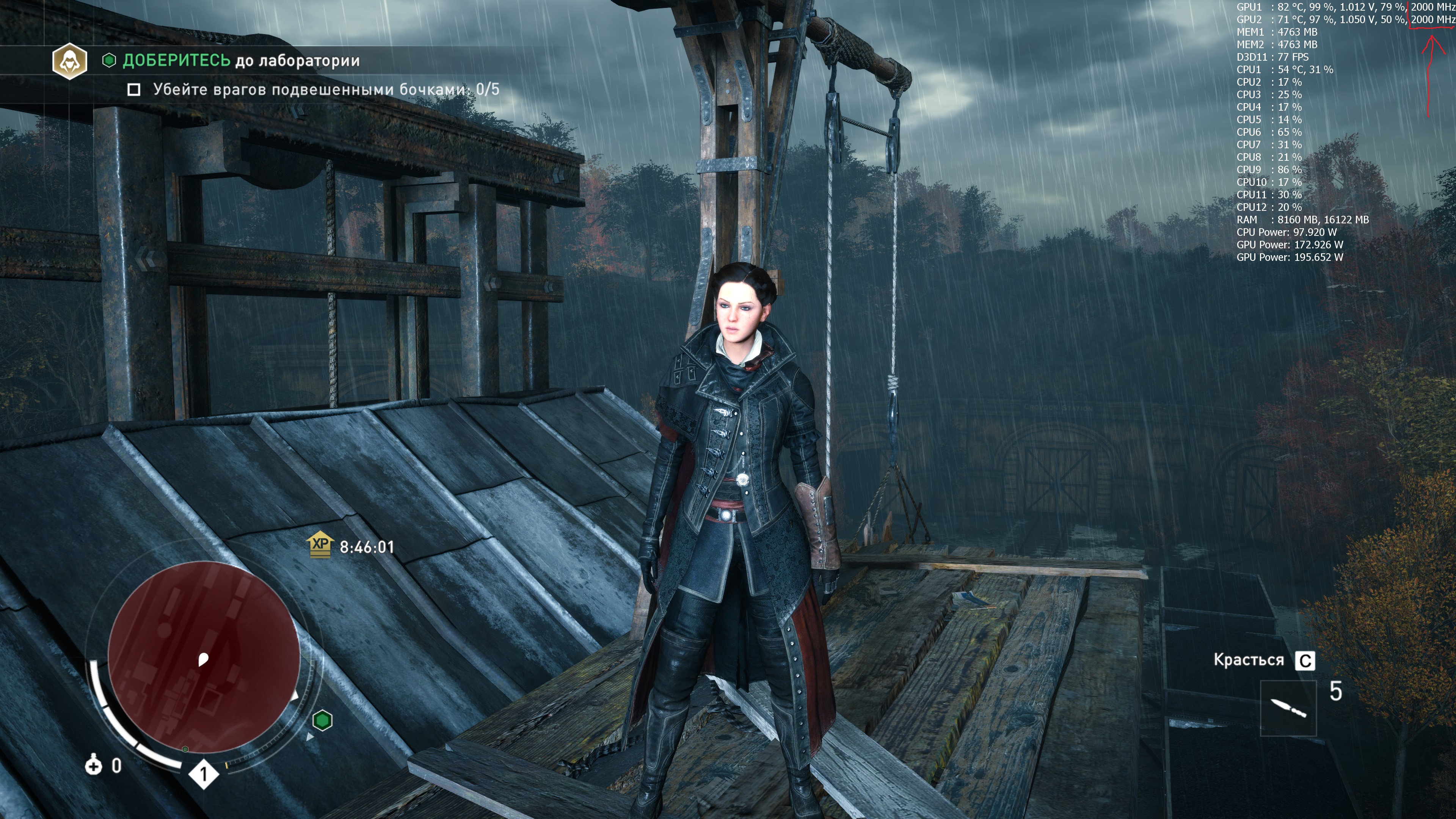Click the level 1 diamond badge

pos(204,774)
